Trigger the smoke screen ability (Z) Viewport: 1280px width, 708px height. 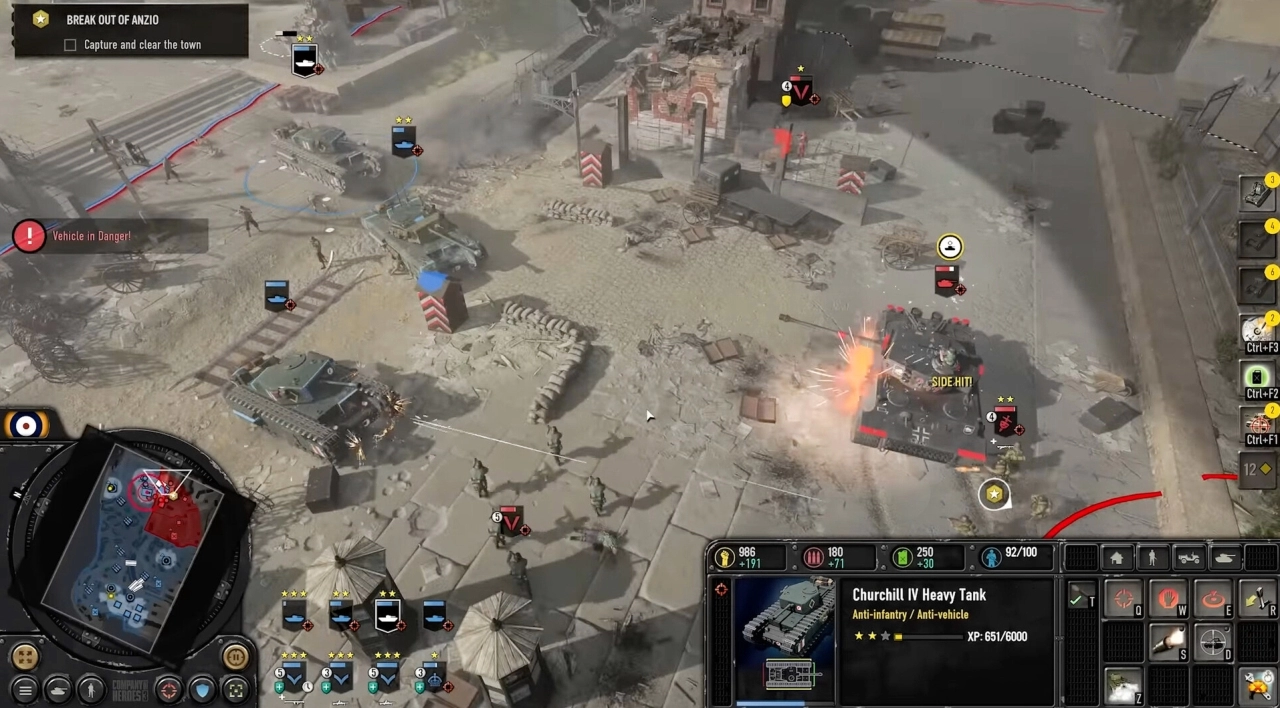tap(1124, 686)
